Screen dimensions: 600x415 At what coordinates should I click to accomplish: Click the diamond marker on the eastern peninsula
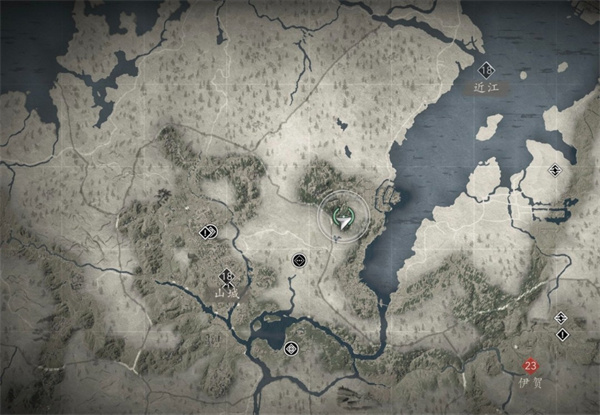(x=554, y=172)
